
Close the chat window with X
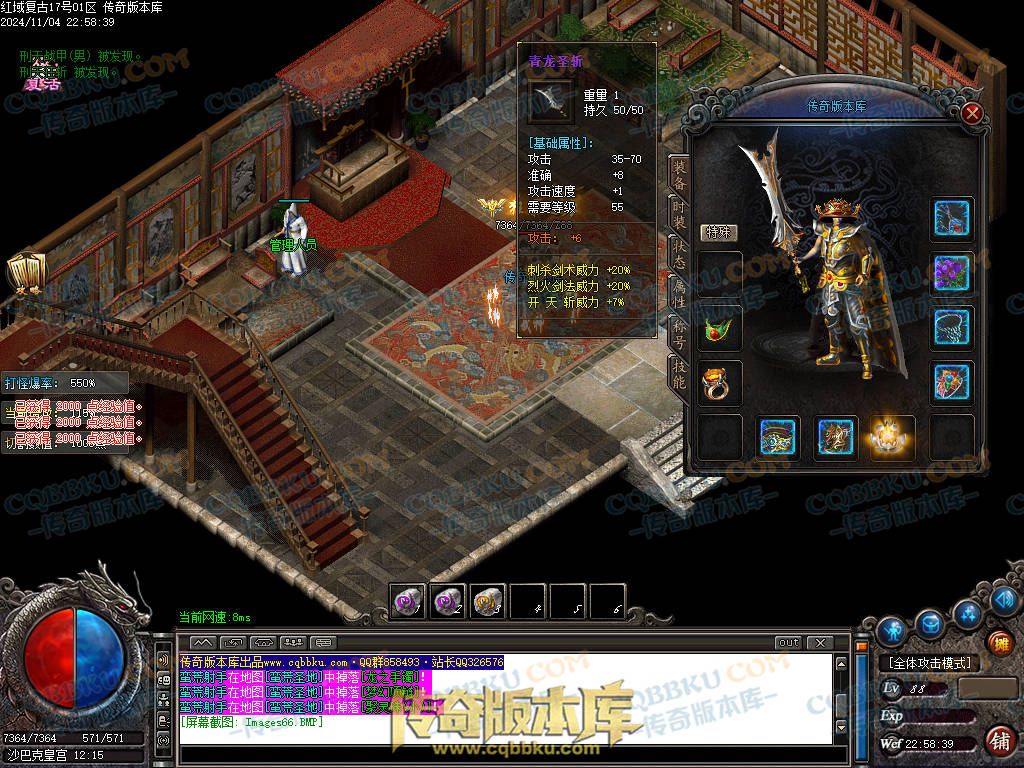819,642
